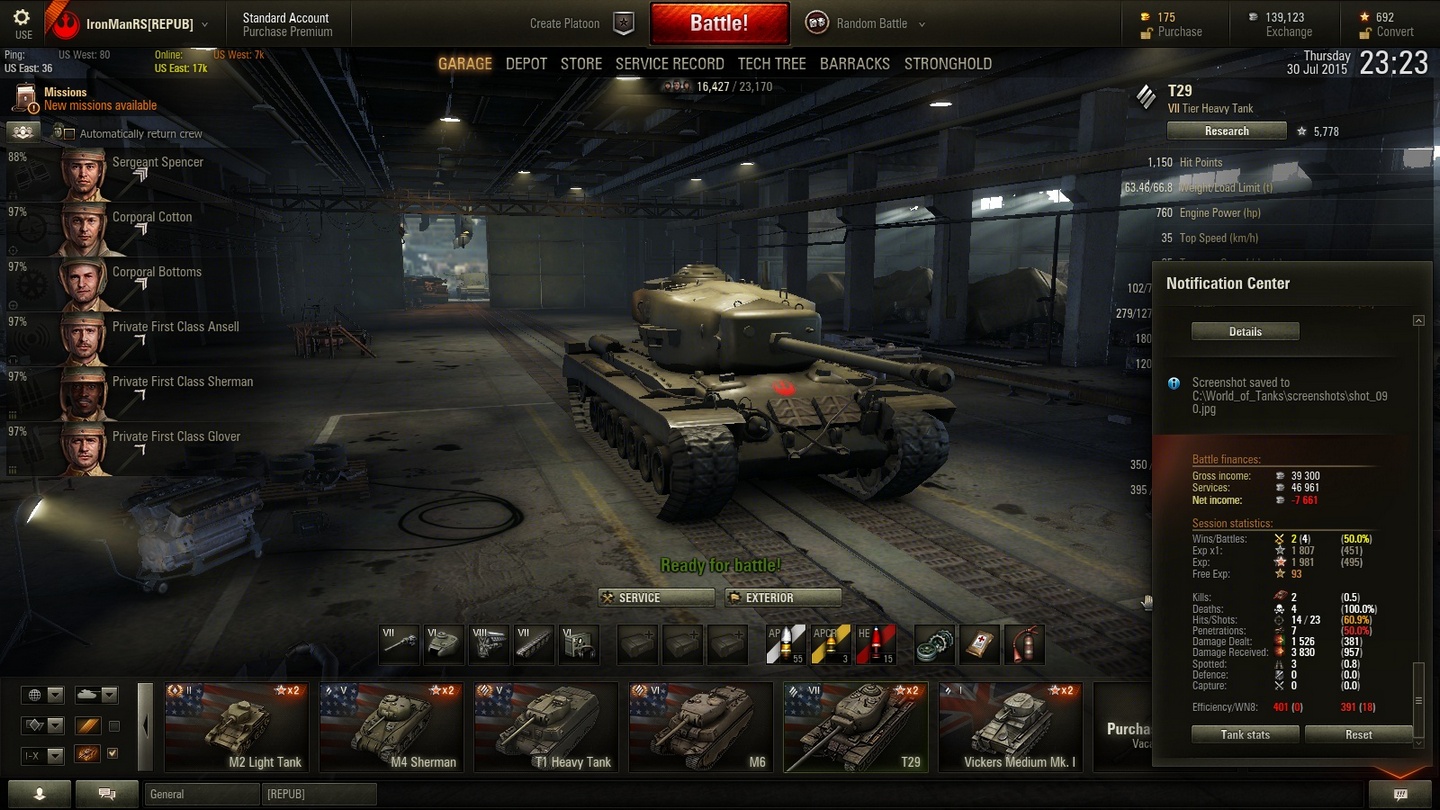
Task: Select the Vickers Medium Mk. I tank
Action: click(1010, 727)
